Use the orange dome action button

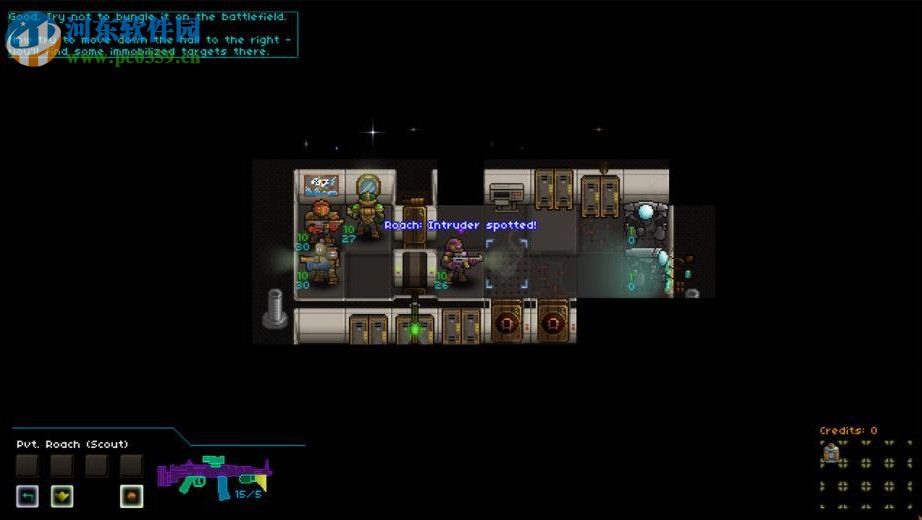point(131,495)
